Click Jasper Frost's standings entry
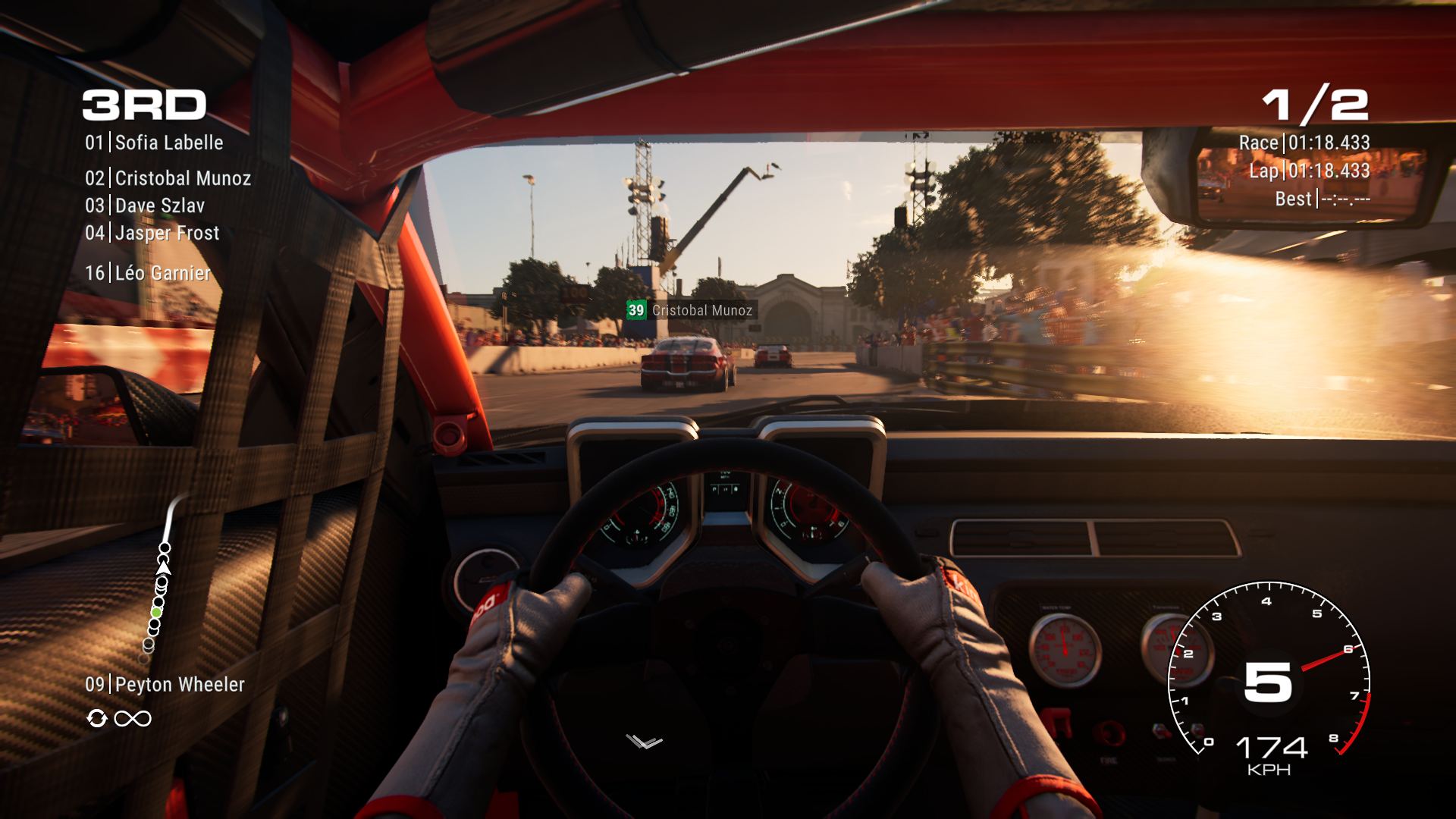Viewport: 1456px width, 819px height. pos(152,233)
